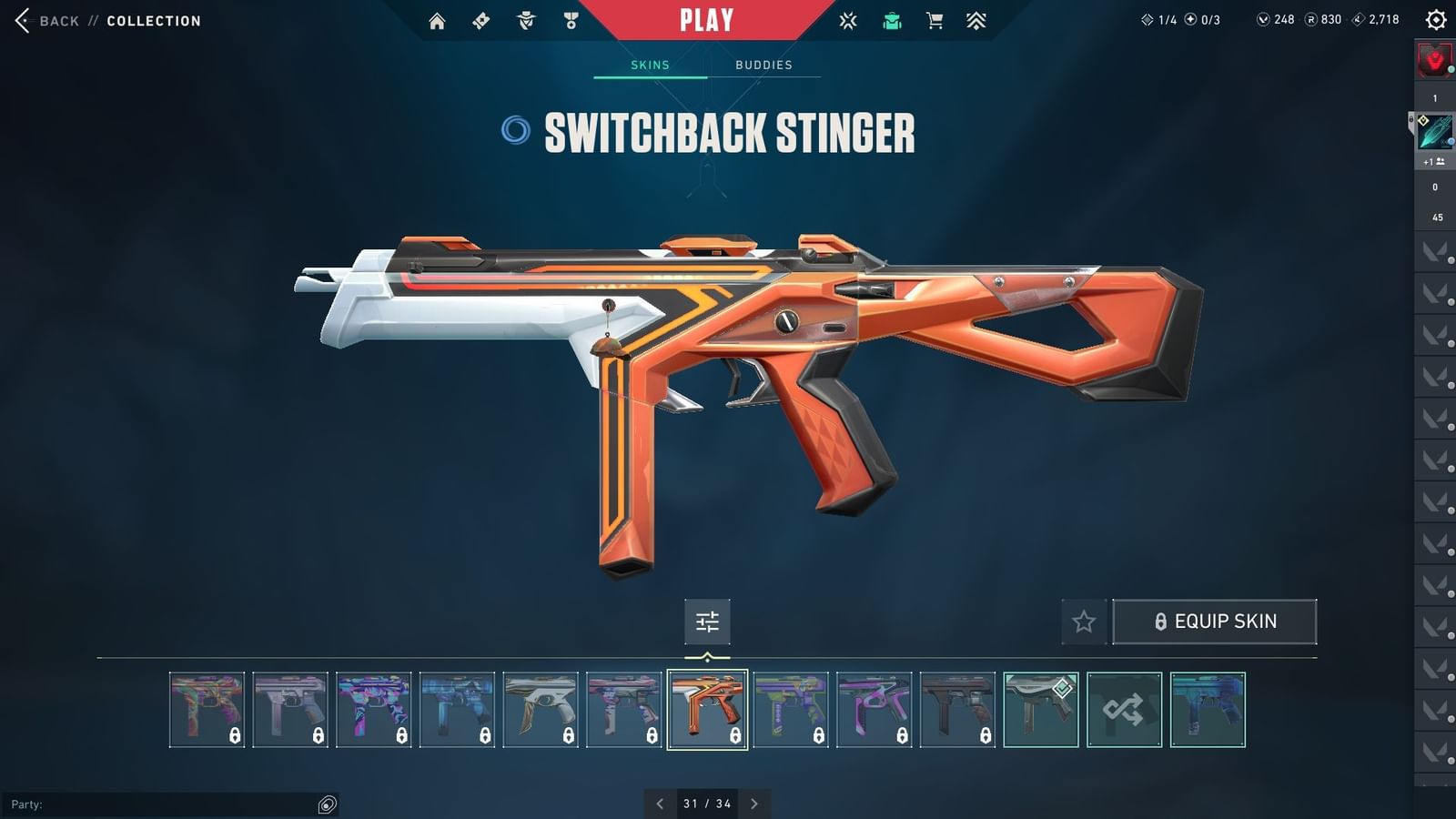The height and width of the screenshot is (819, 1456).
Task: Open the Career medal icon
Action: point(571,20)
